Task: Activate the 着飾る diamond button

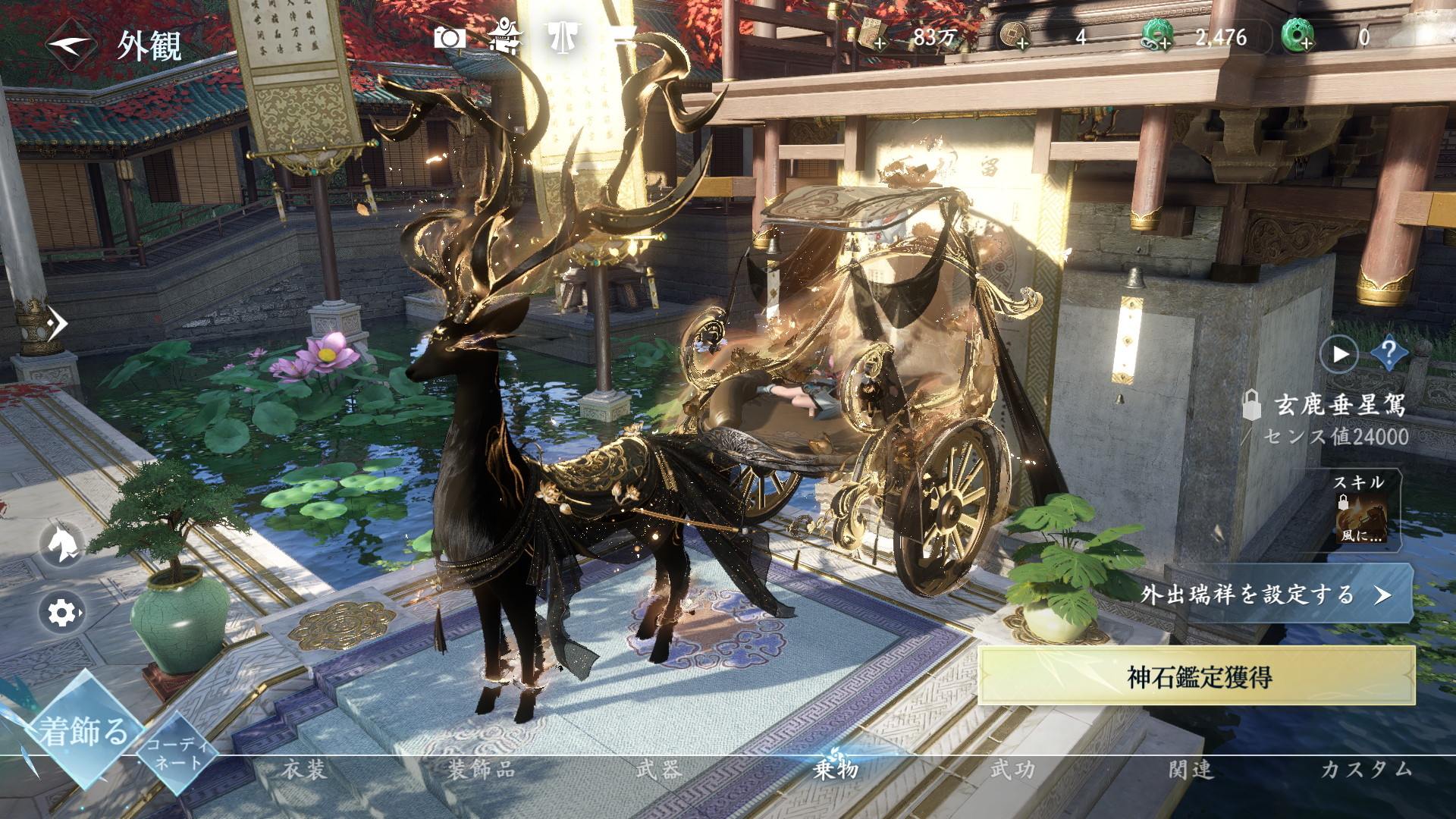Action: pyautogui.click(x=84, y=732)
